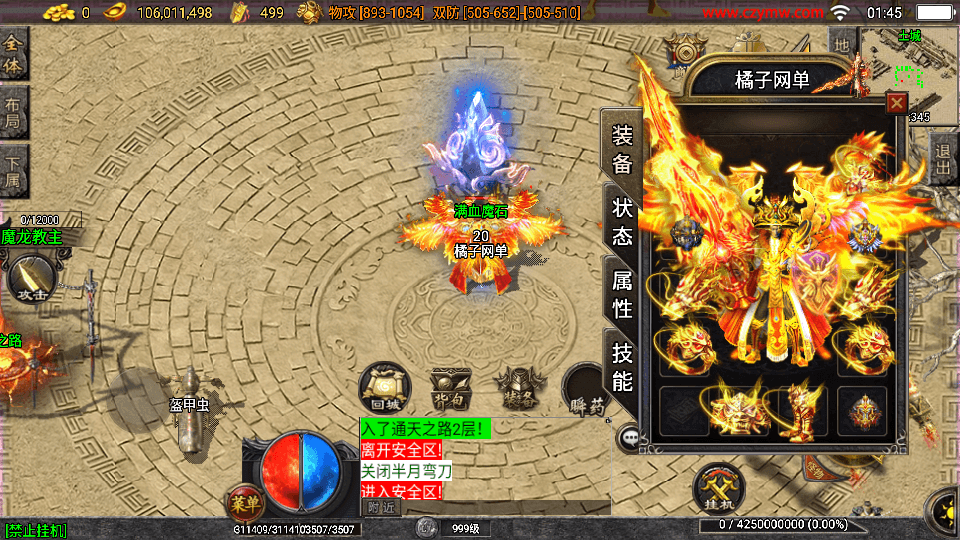Open the 背包 backpack
The image size is (960, 540).
click(450, 387)
